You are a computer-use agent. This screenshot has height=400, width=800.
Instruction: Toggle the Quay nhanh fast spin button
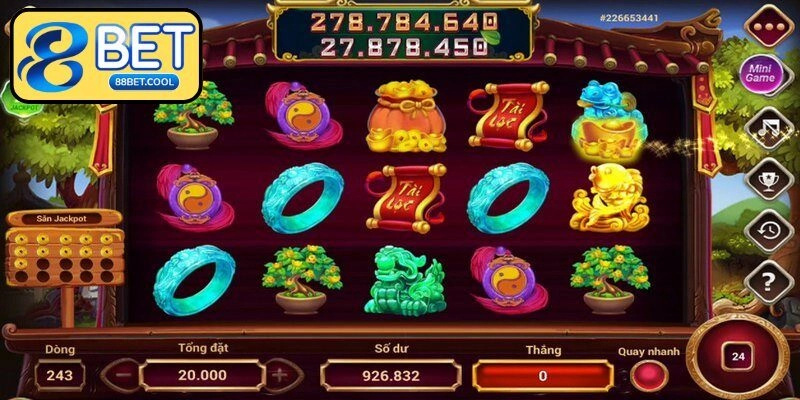(648, 375)
